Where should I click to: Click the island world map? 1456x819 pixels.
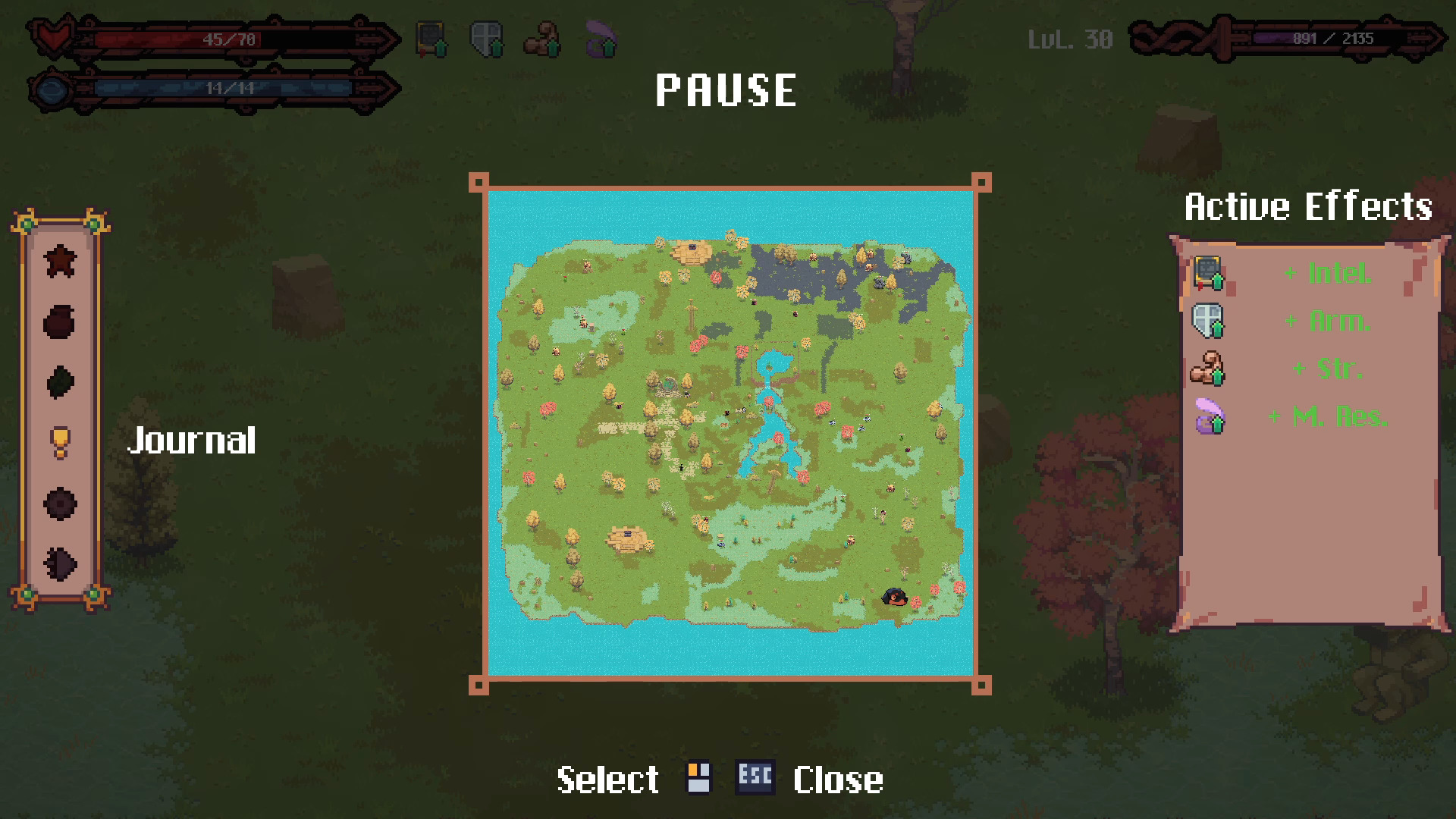click(730, 434)
